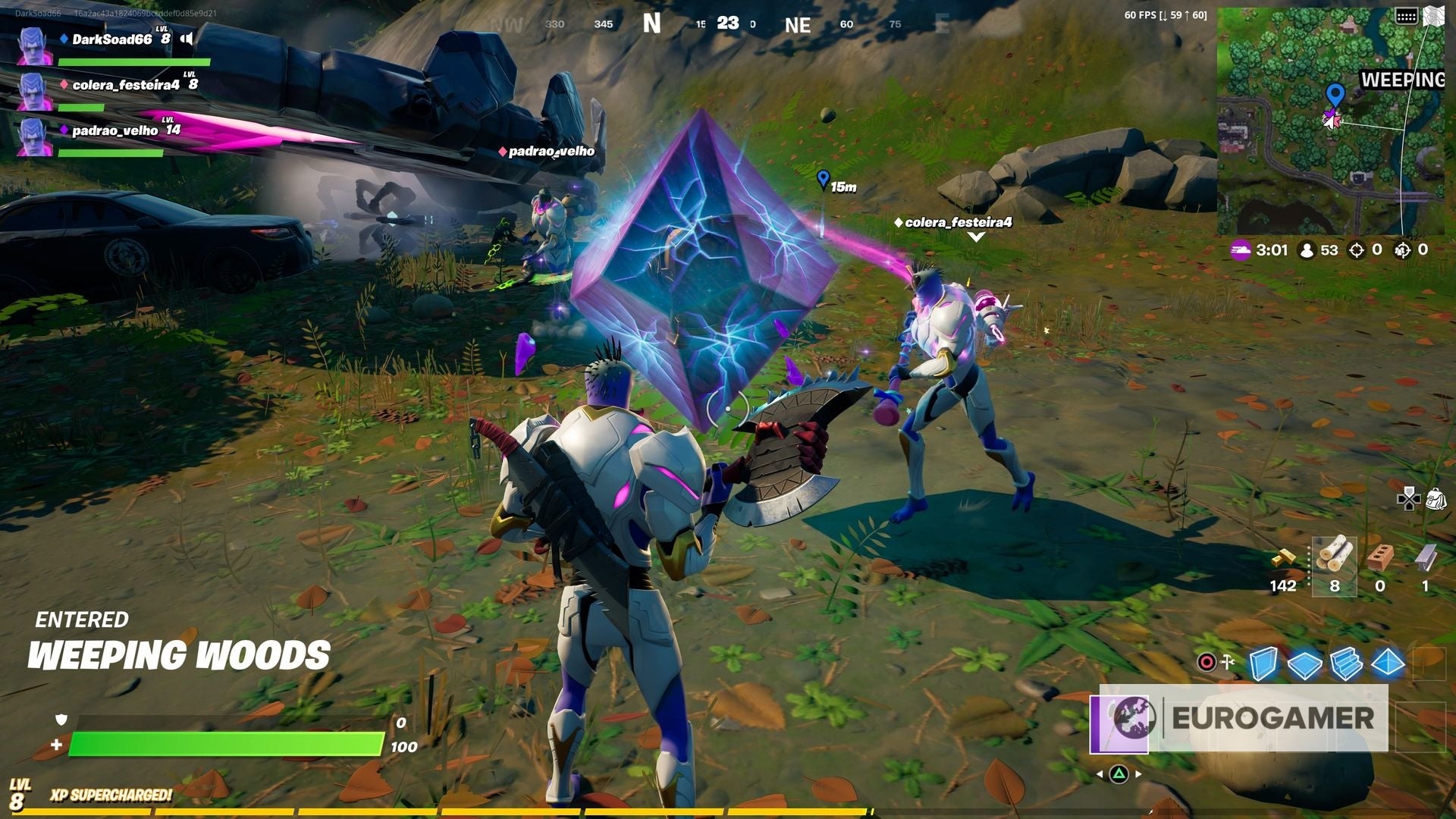Select the wall build piece icon

click(x=1265, y=664)
